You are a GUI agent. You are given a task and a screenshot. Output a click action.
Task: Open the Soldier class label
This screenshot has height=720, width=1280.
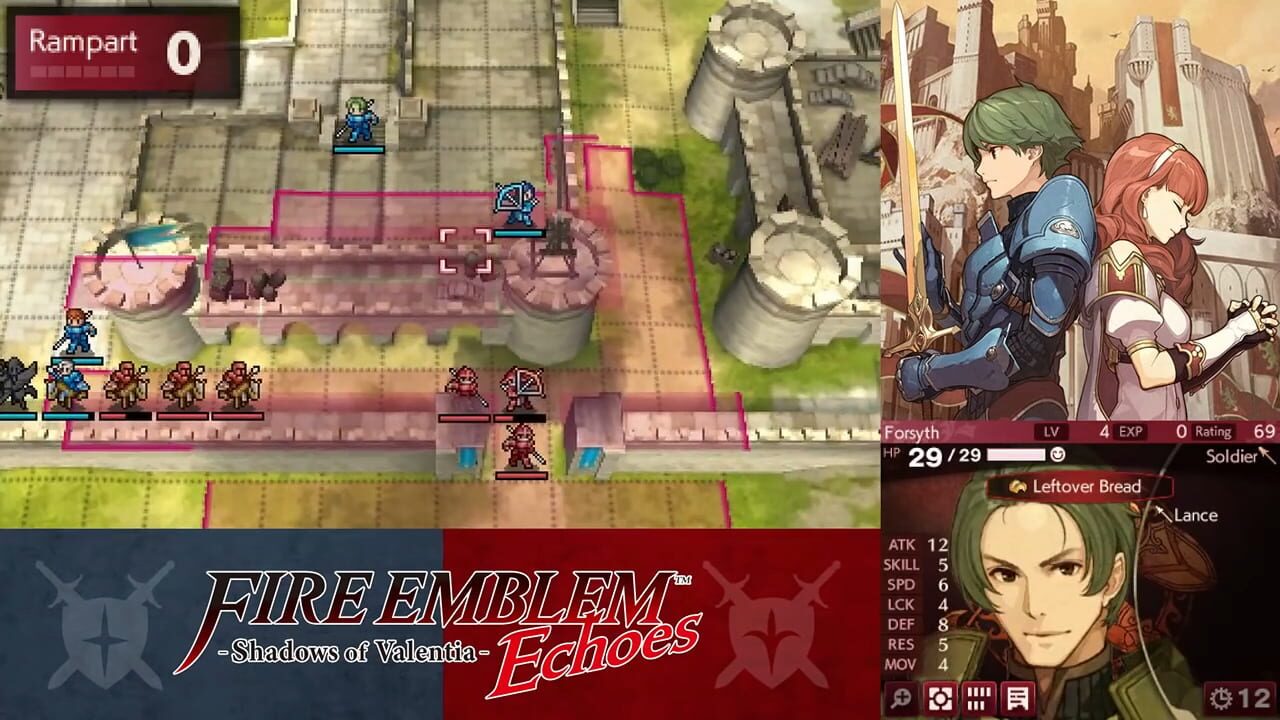1230,457
